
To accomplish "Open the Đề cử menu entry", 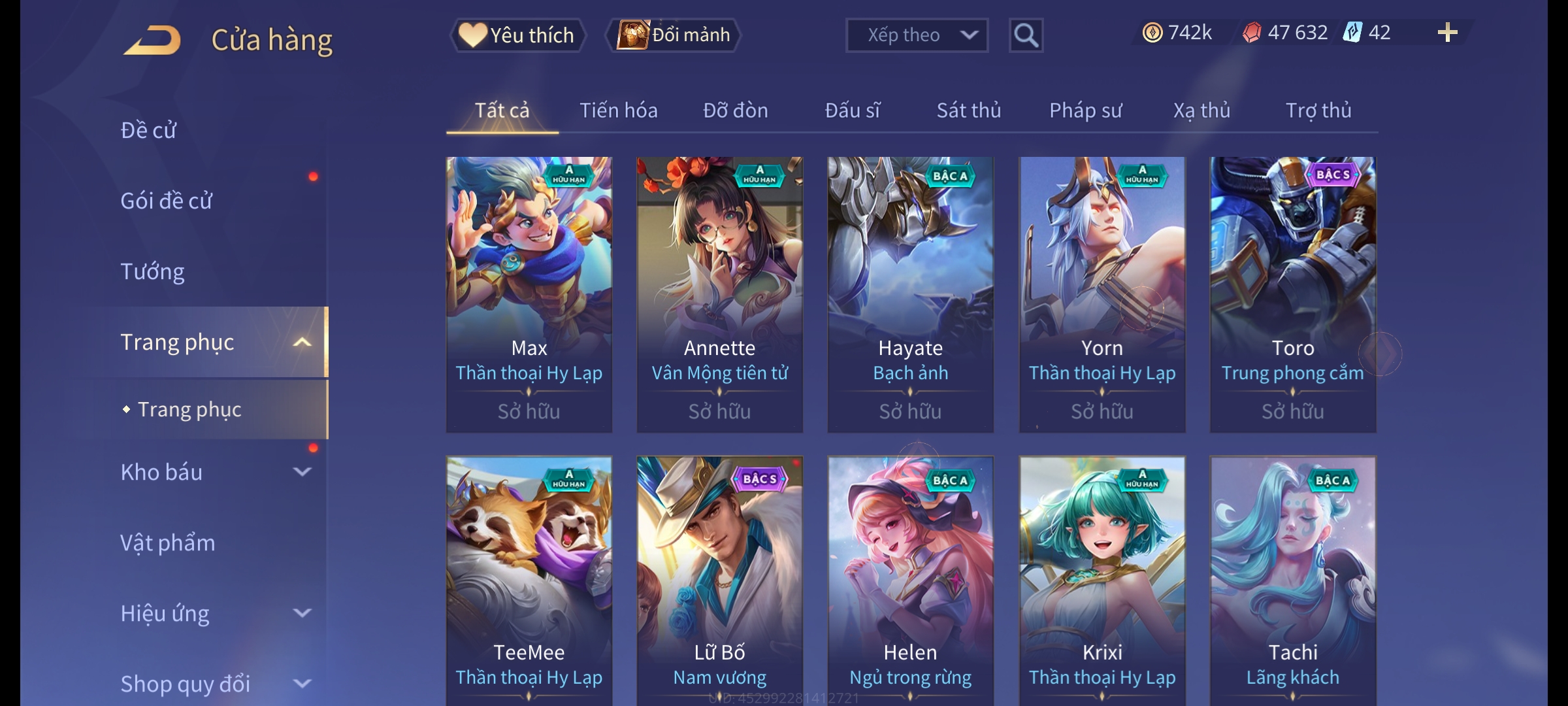I will (149, 130).
